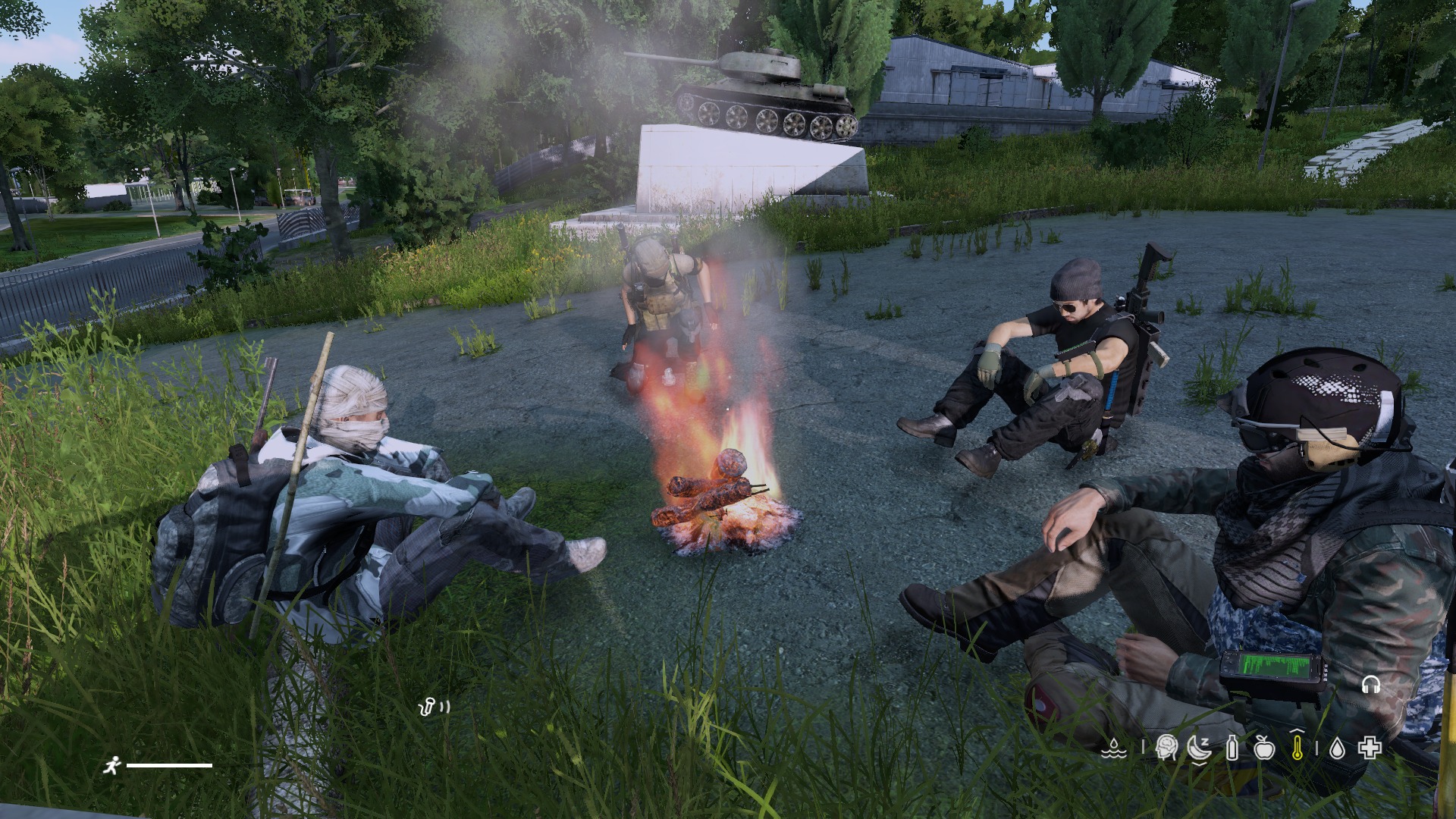Viewport: 1456px width, 819px height.
Task: Select the water bottle thirst icon
Action: [x=1232, y=749]
